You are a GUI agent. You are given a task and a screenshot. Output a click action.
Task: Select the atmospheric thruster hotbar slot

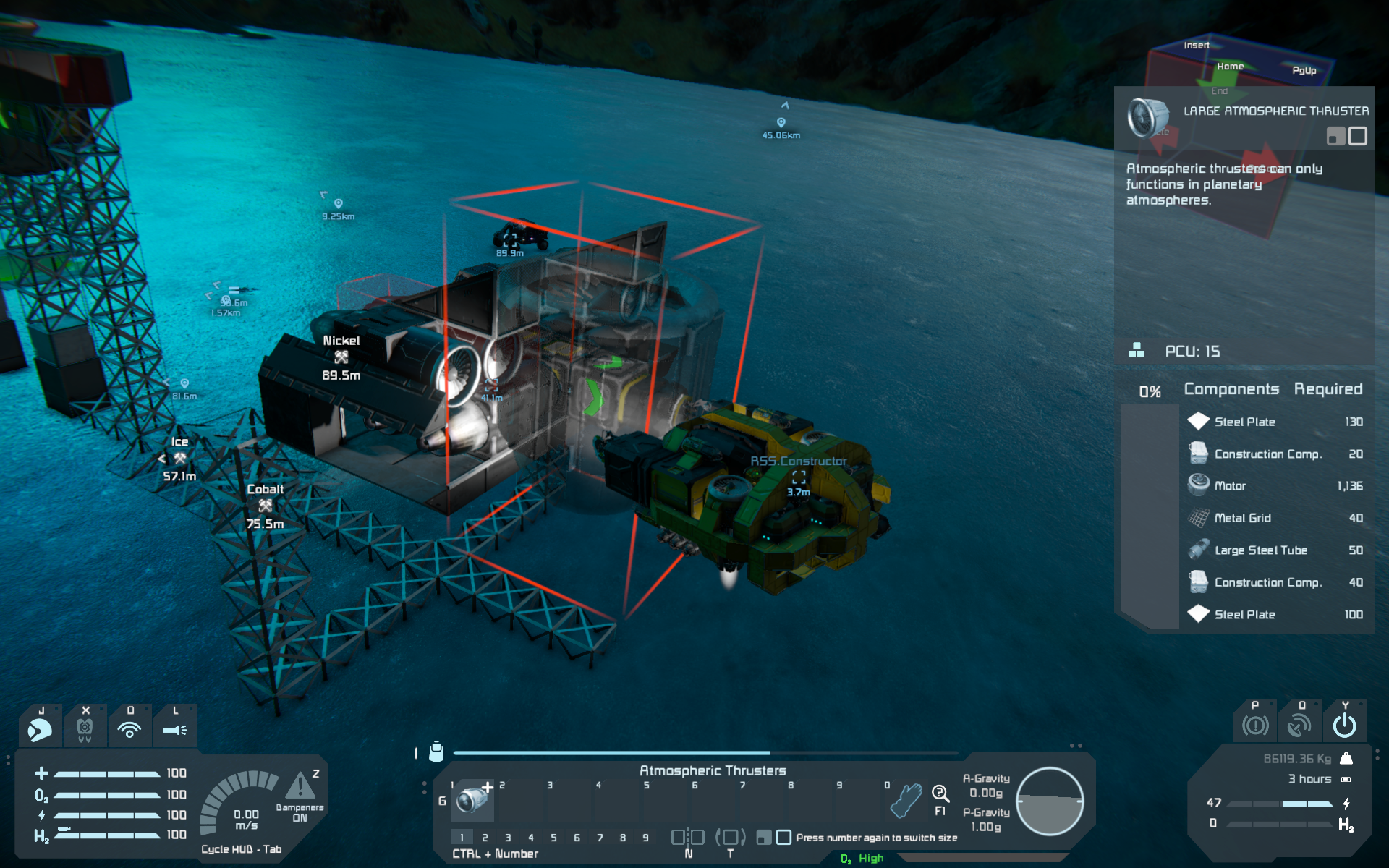pyautogui.click(x=472, y=801)
